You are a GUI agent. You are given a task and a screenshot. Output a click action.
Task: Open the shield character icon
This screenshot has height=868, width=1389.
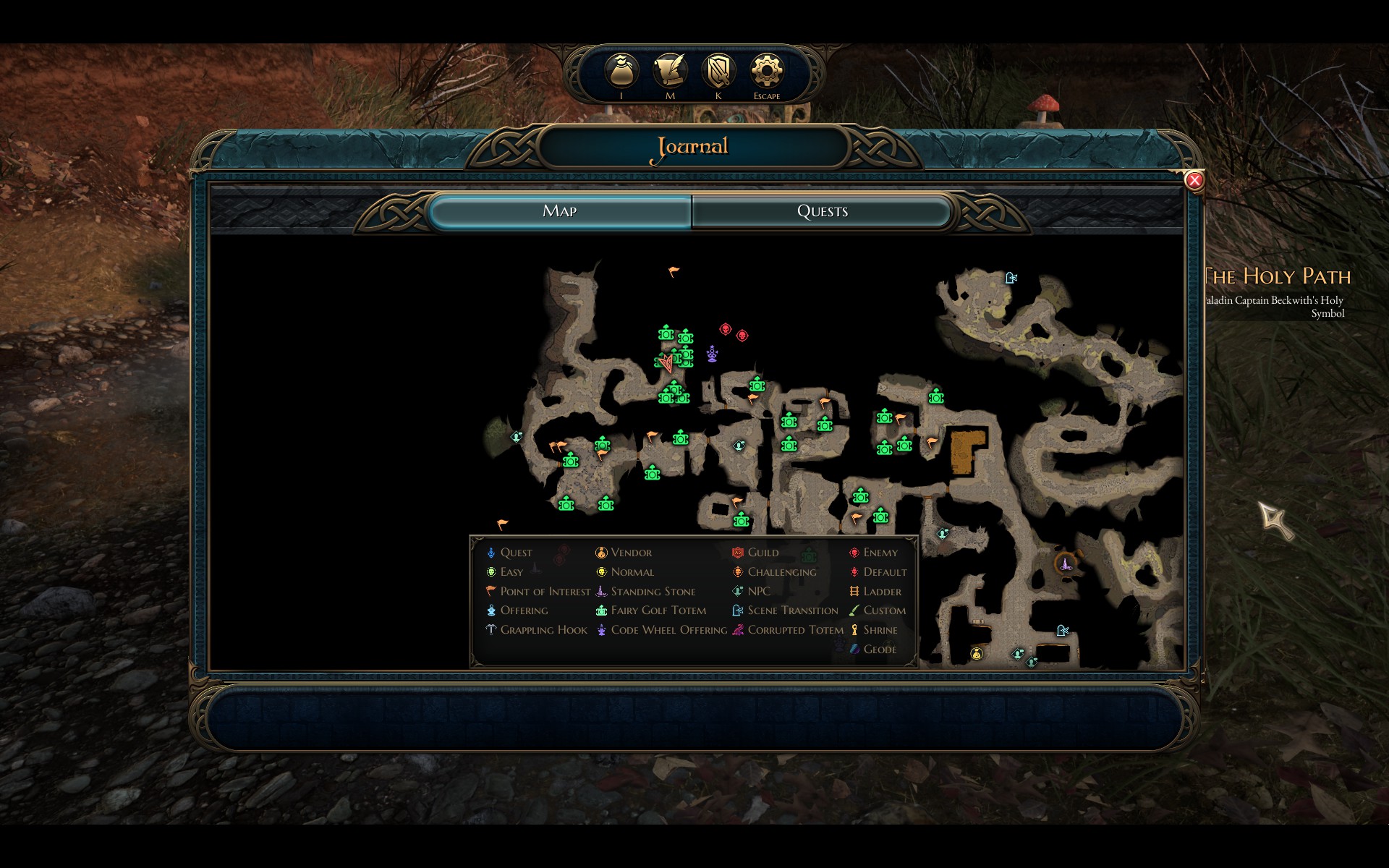click(718, 72)
